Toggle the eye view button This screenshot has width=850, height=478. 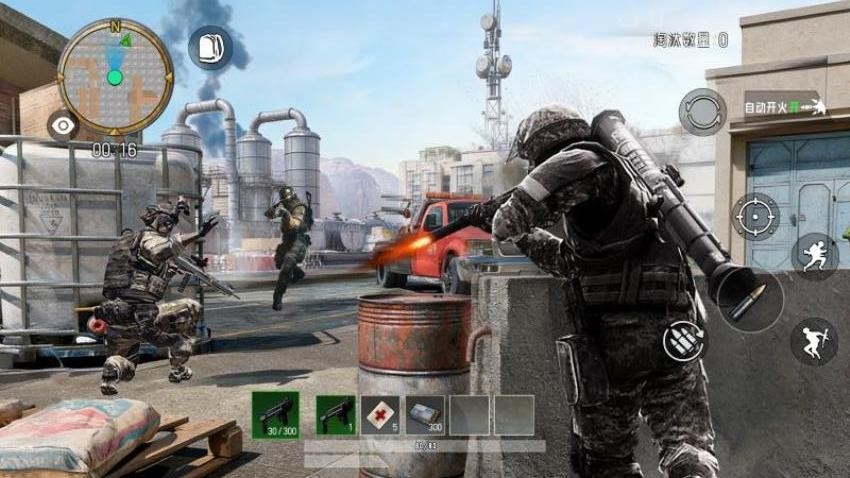pyautogui.click(x=62, y=125)
